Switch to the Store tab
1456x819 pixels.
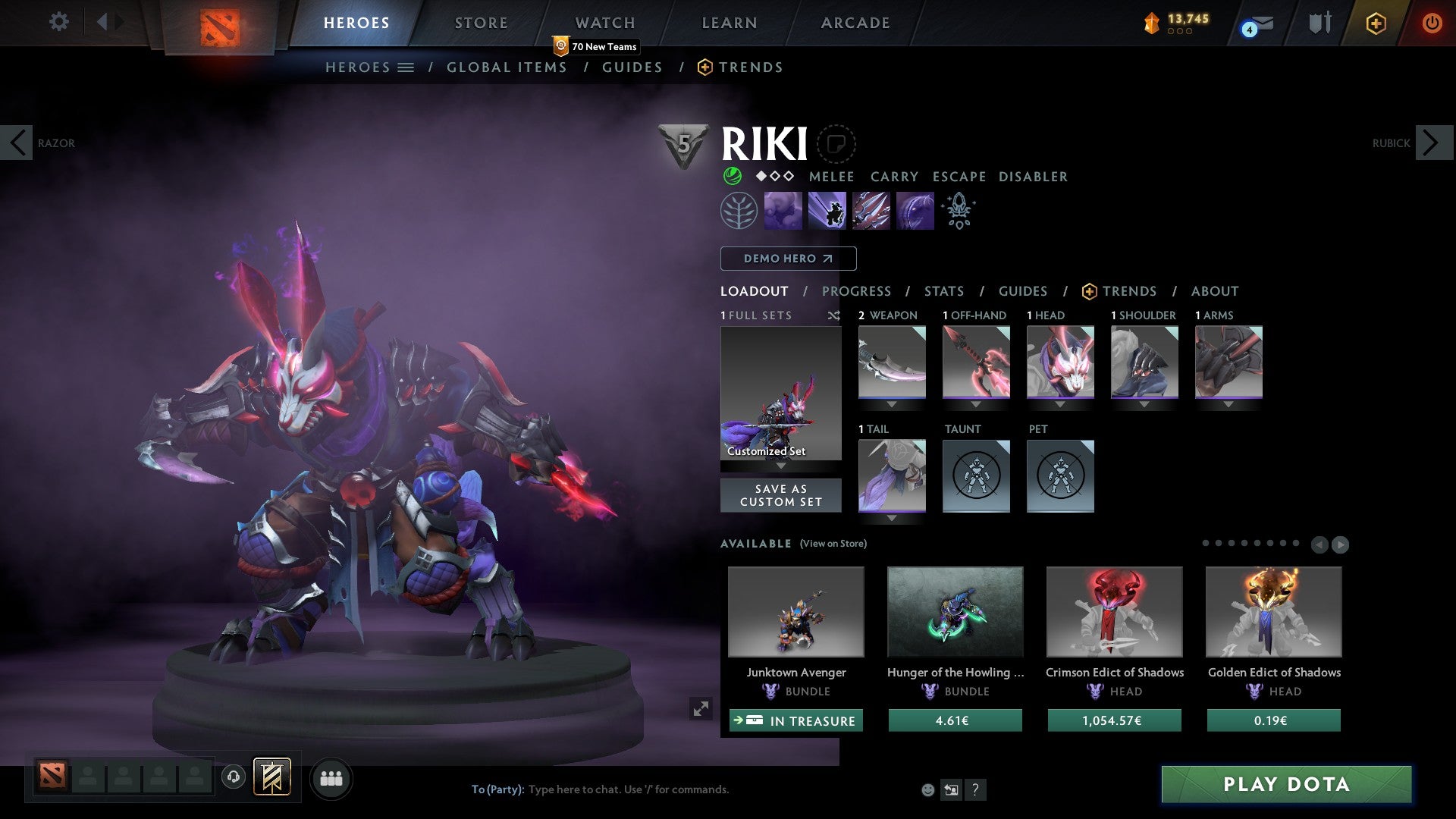point(480,23)
